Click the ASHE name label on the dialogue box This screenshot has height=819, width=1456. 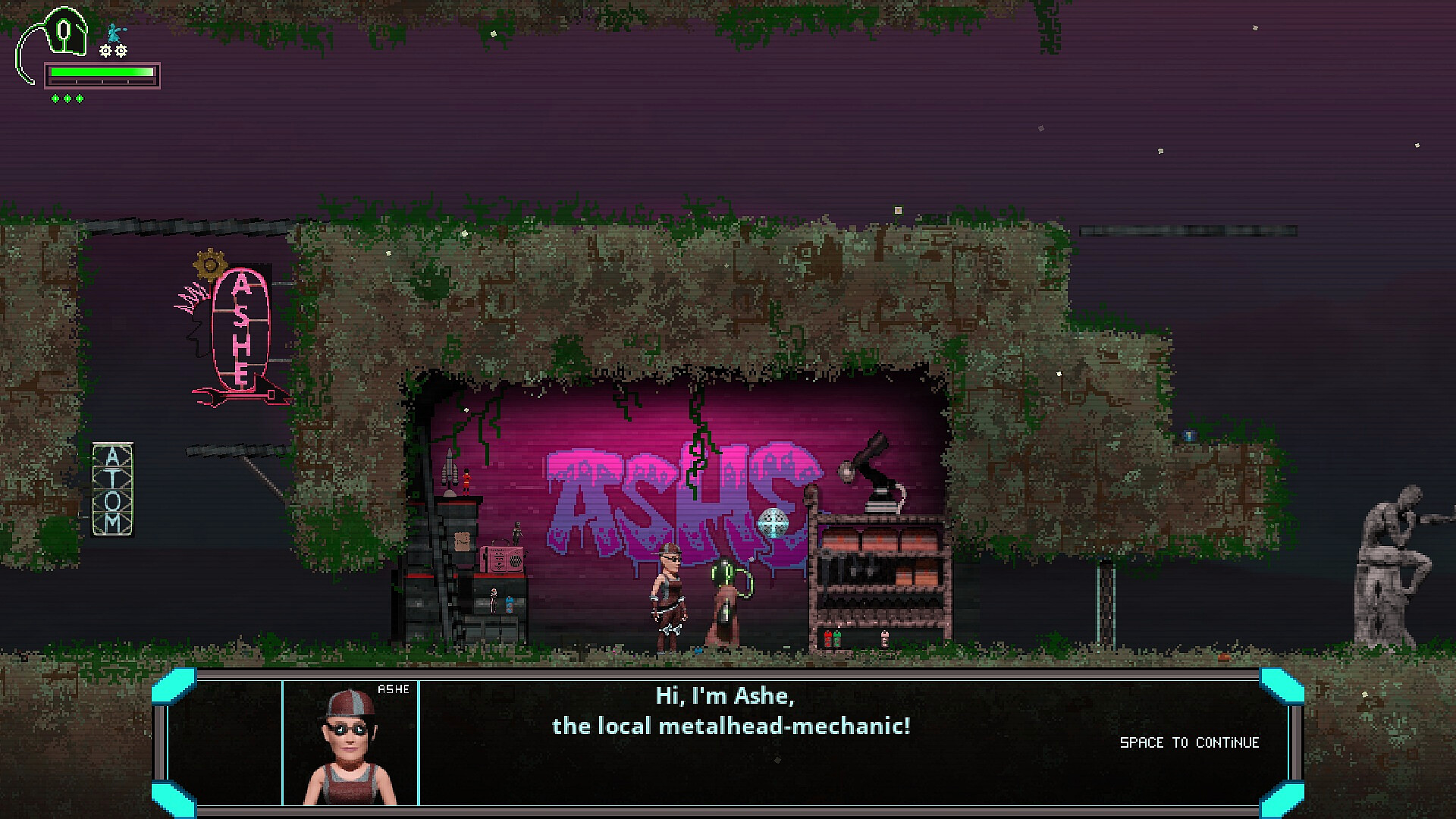point(394,690)
